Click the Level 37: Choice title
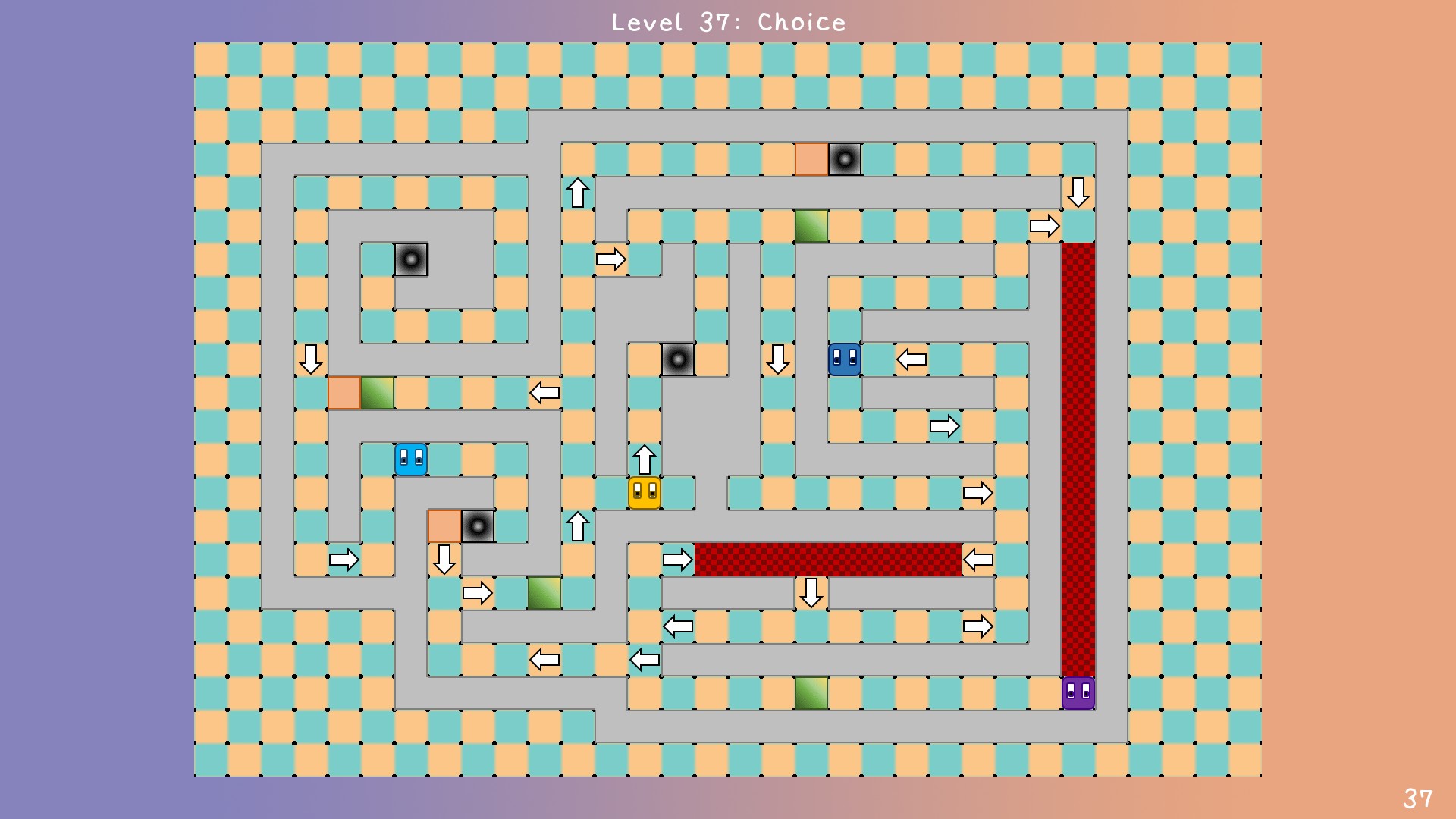1456x819 pixels. 727,22
